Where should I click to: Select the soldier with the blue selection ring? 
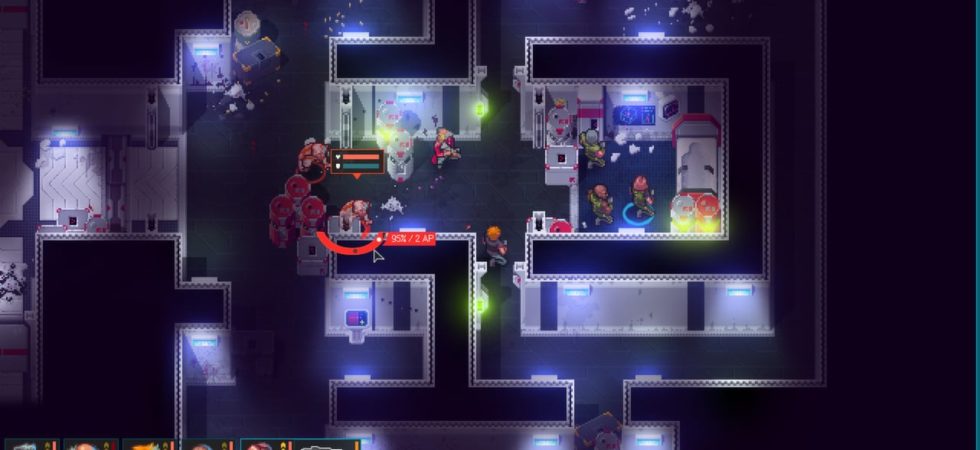click(x=640, y=198)
